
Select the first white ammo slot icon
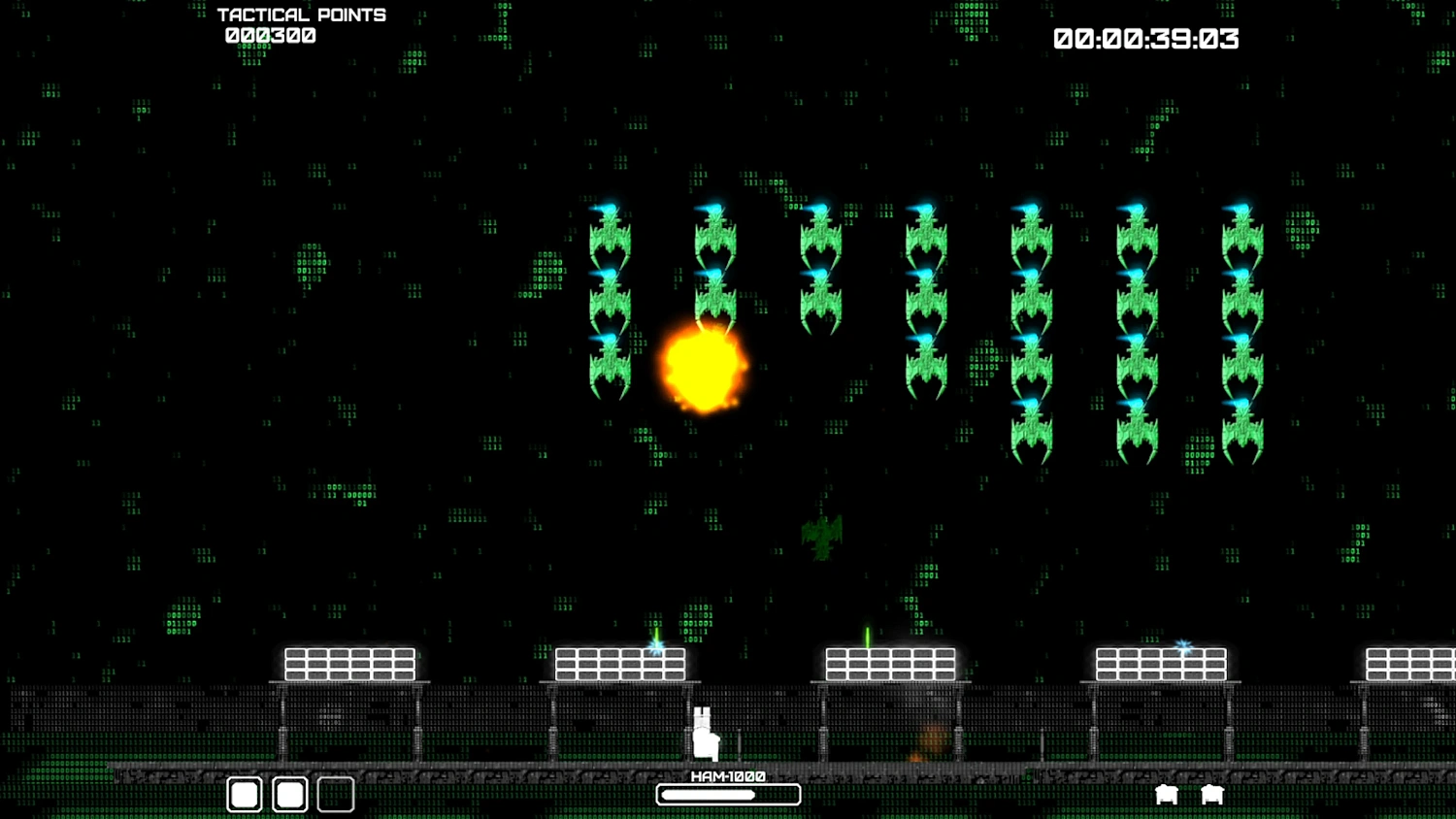(x=243, y=794)
